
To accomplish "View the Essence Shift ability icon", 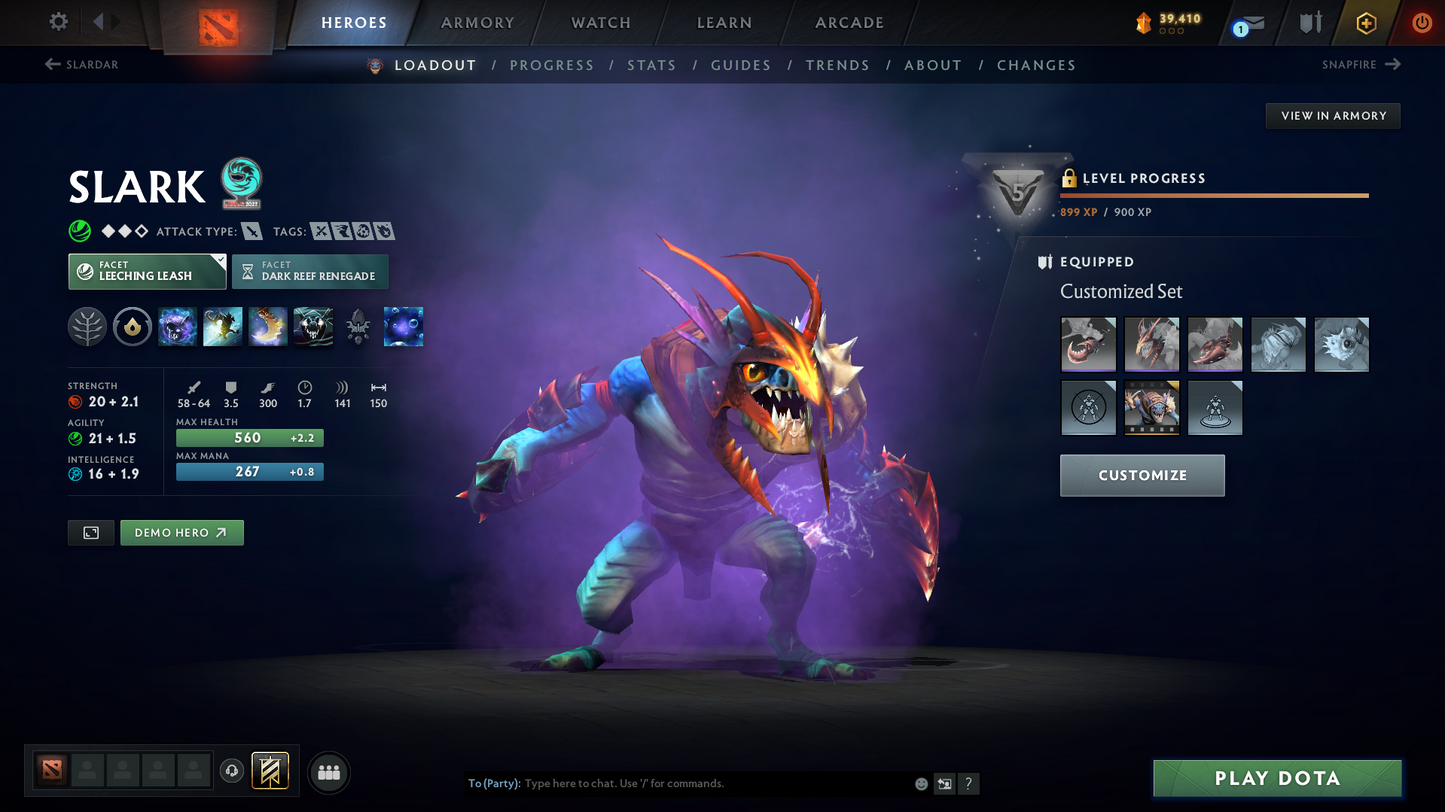I will [x=267, y=326].
